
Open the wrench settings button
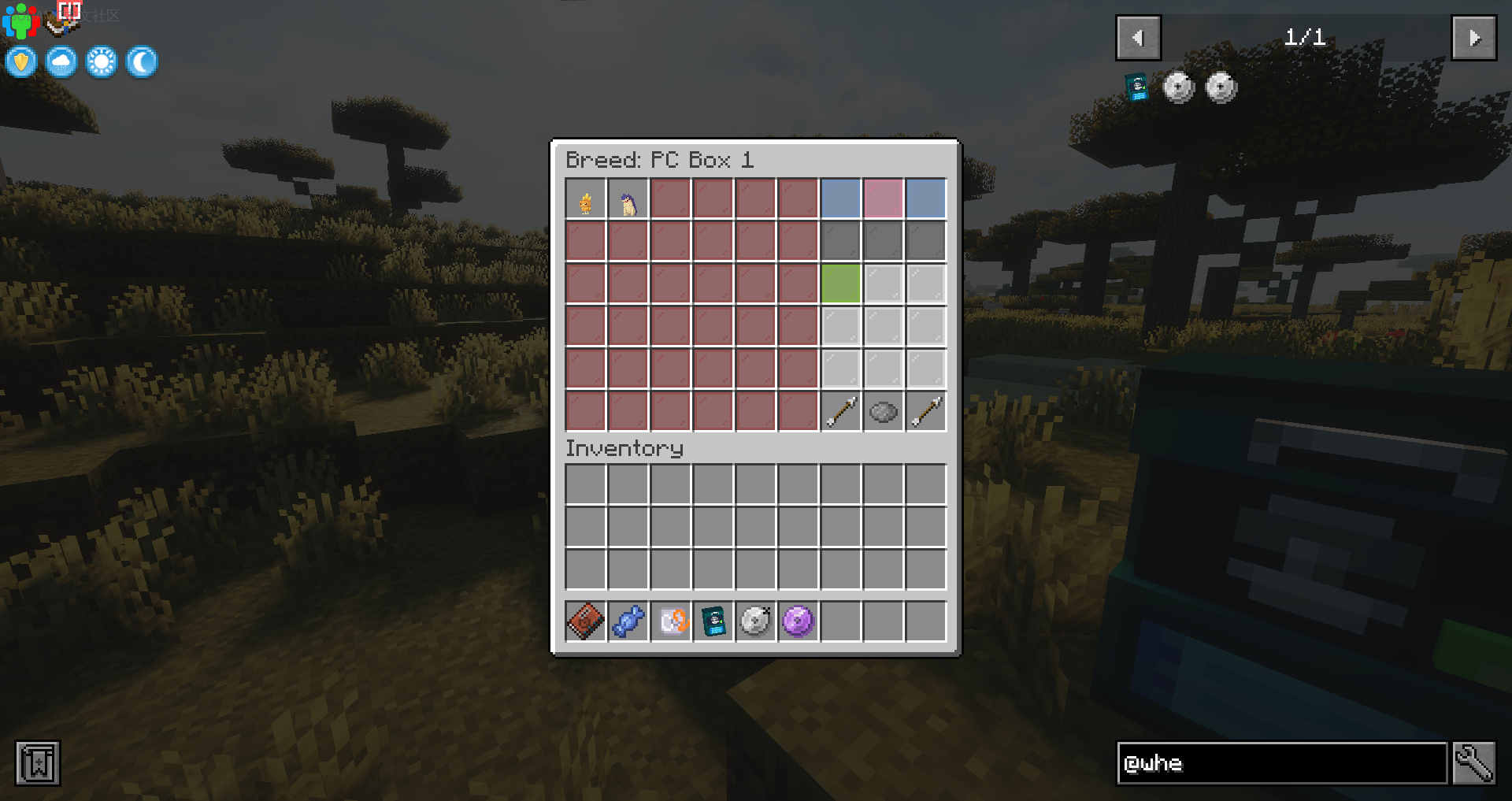[1473, 762]
